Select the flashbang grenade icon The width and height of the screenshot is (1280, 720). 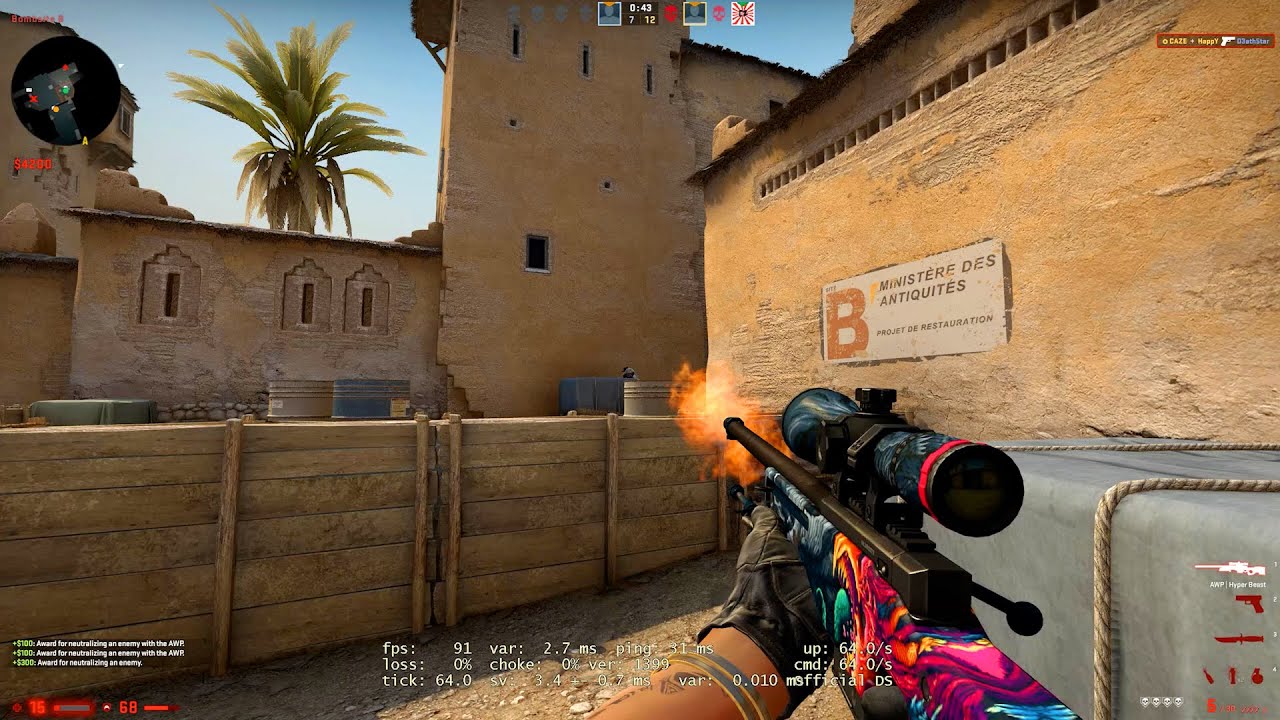1232,674
